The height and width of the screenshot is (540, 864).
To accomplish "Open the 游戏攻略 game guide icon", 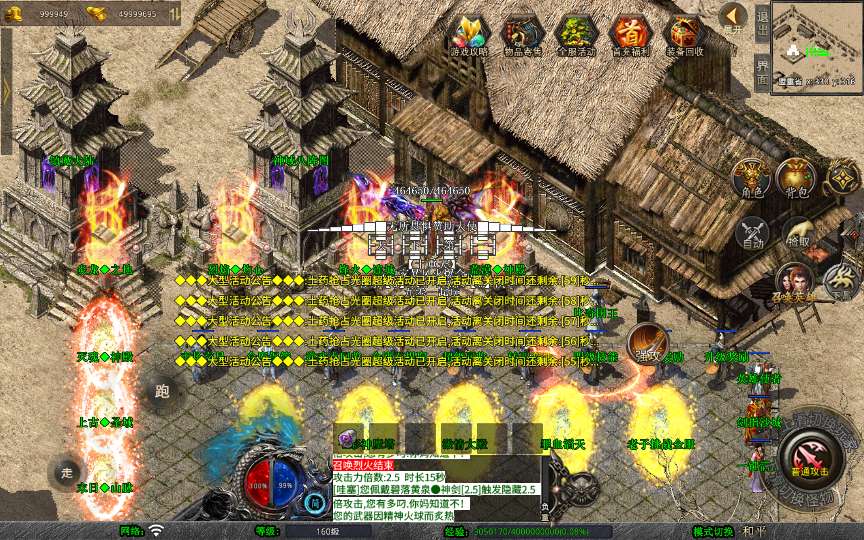I will (468, 34).
